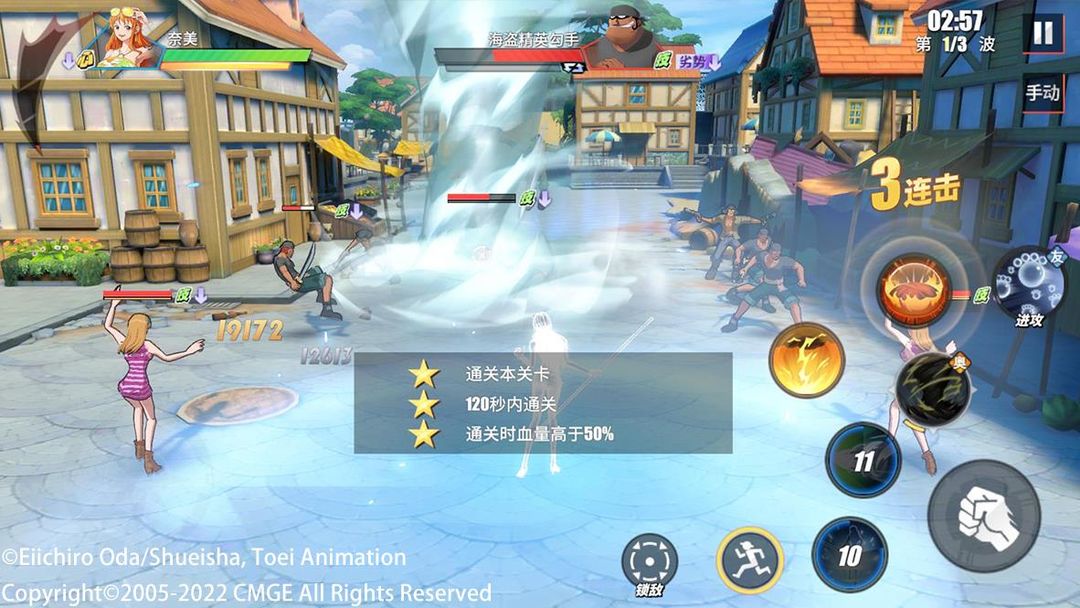Viewport: 1080px width, 608px height.
Task: Use the fiery orange skill icon
Action: pyautogui.click(x=915, y=288)
